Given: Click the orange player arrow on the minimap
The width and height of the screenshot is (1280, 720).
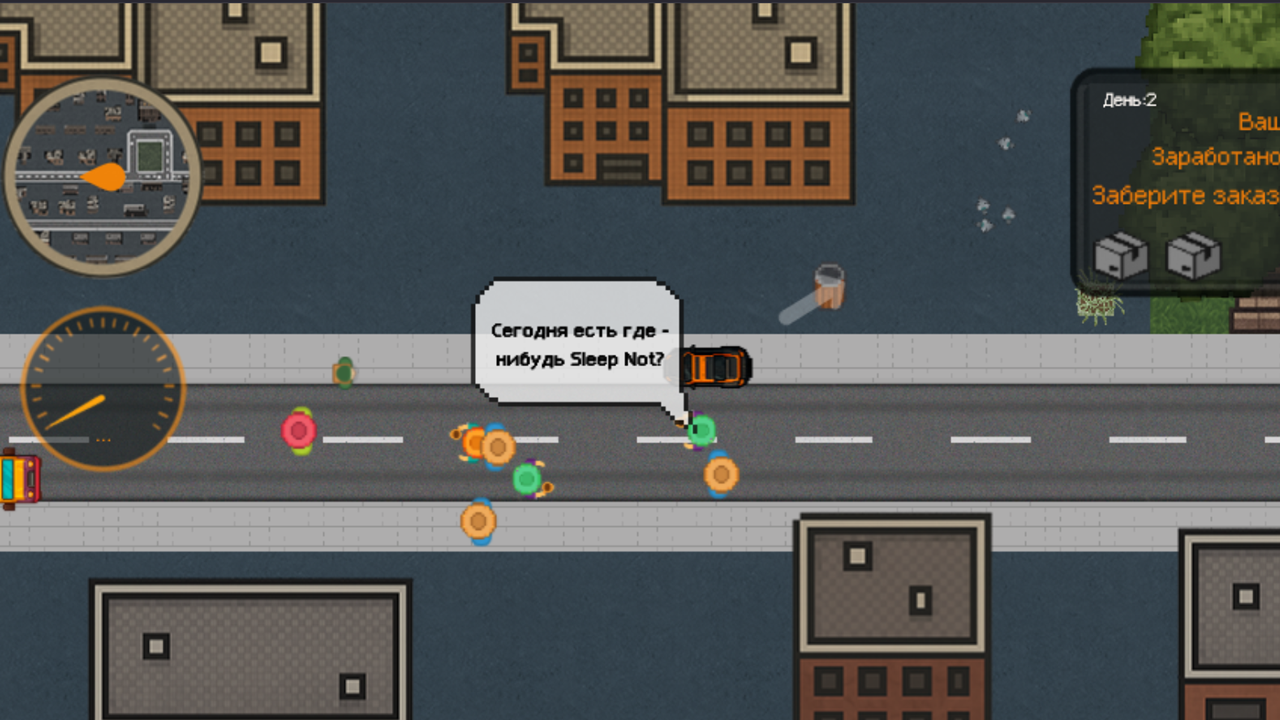Looking at the screenshot, I should [104, 178].
